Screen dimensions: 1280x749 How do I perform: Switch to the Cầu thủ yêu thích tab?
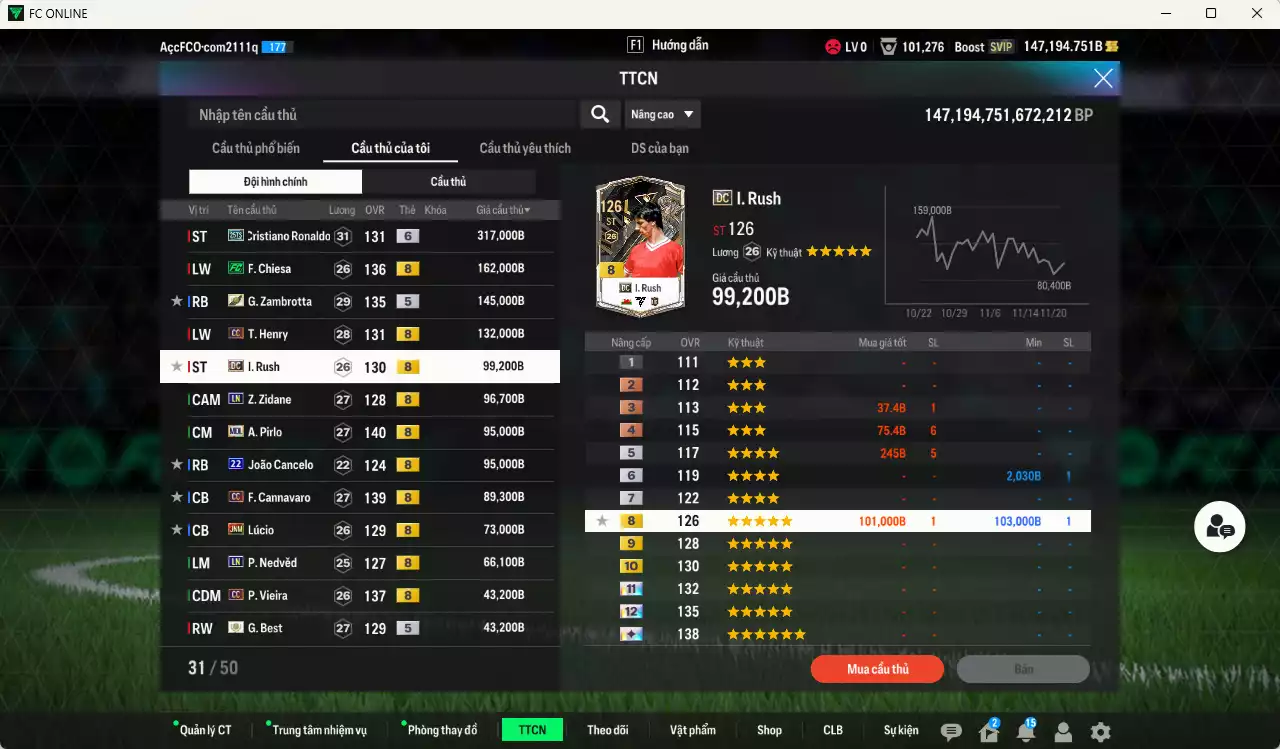524,148
